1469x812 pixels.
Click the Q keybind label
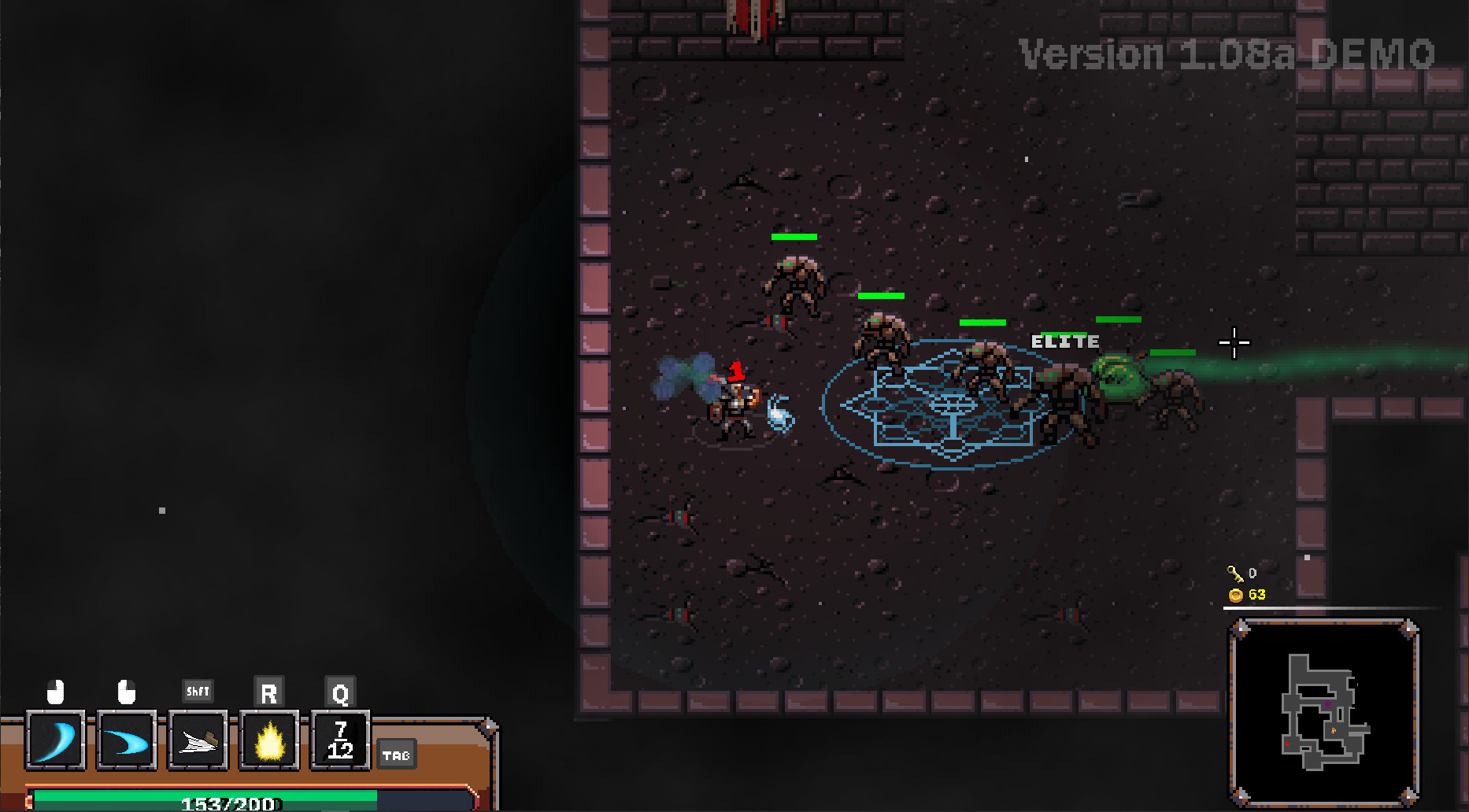(339, 692)
